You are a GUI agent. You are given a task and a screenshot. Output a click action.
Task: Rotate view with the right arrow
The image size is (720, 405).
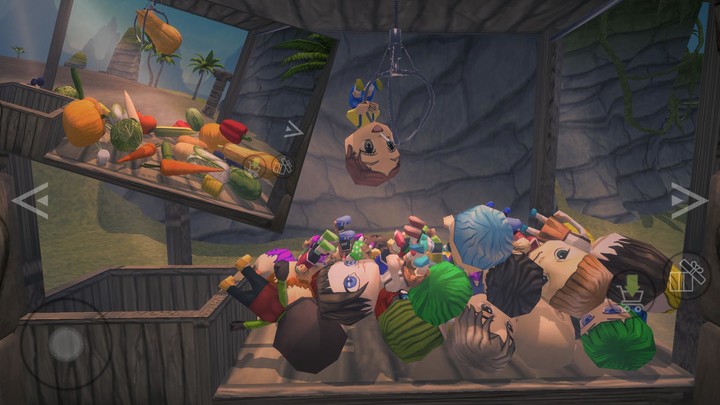tap(688, 201)
